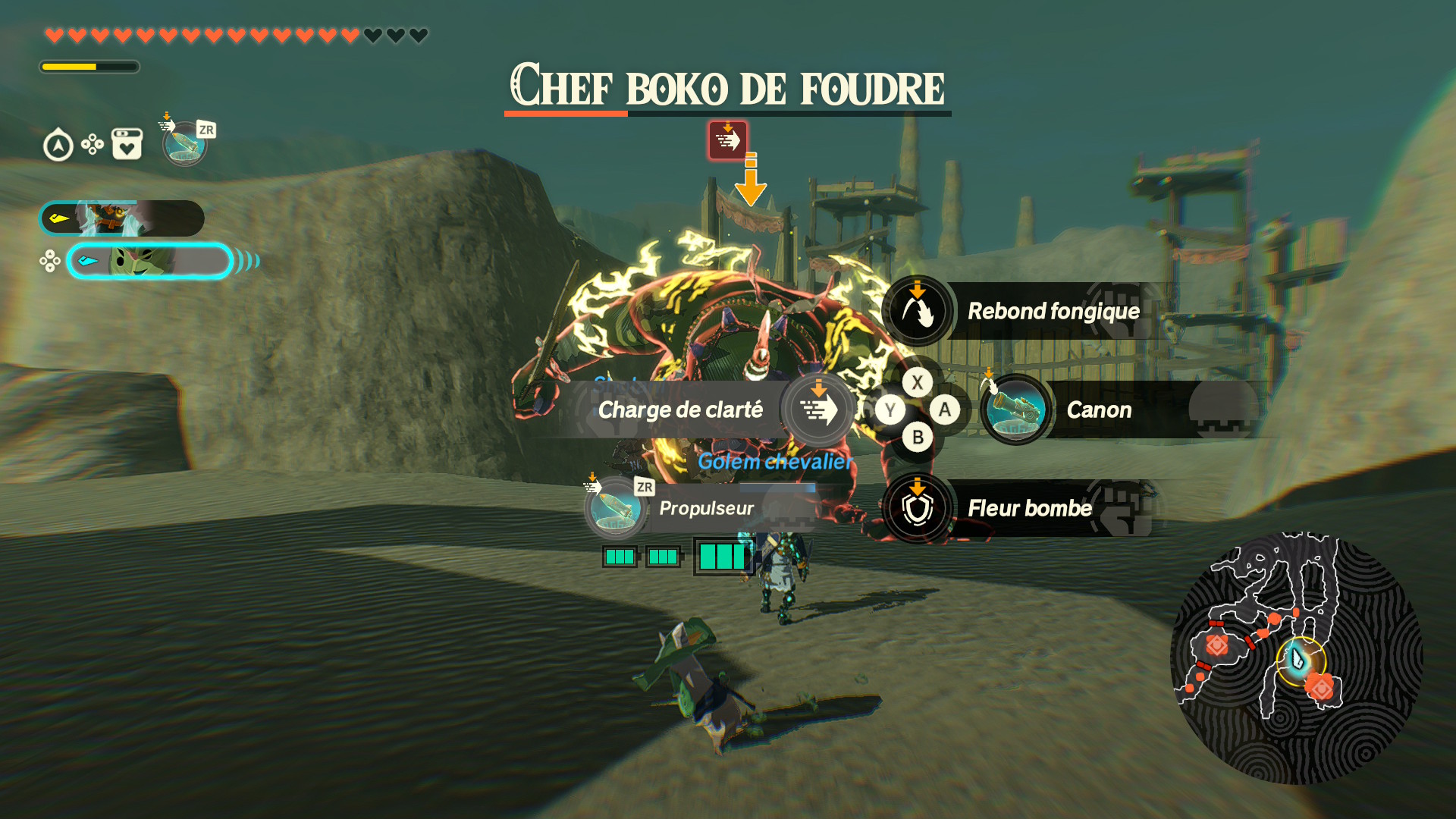Click the red skill badge above the boss
This screenshot has width=1456, height=819.
coord(727,140)
